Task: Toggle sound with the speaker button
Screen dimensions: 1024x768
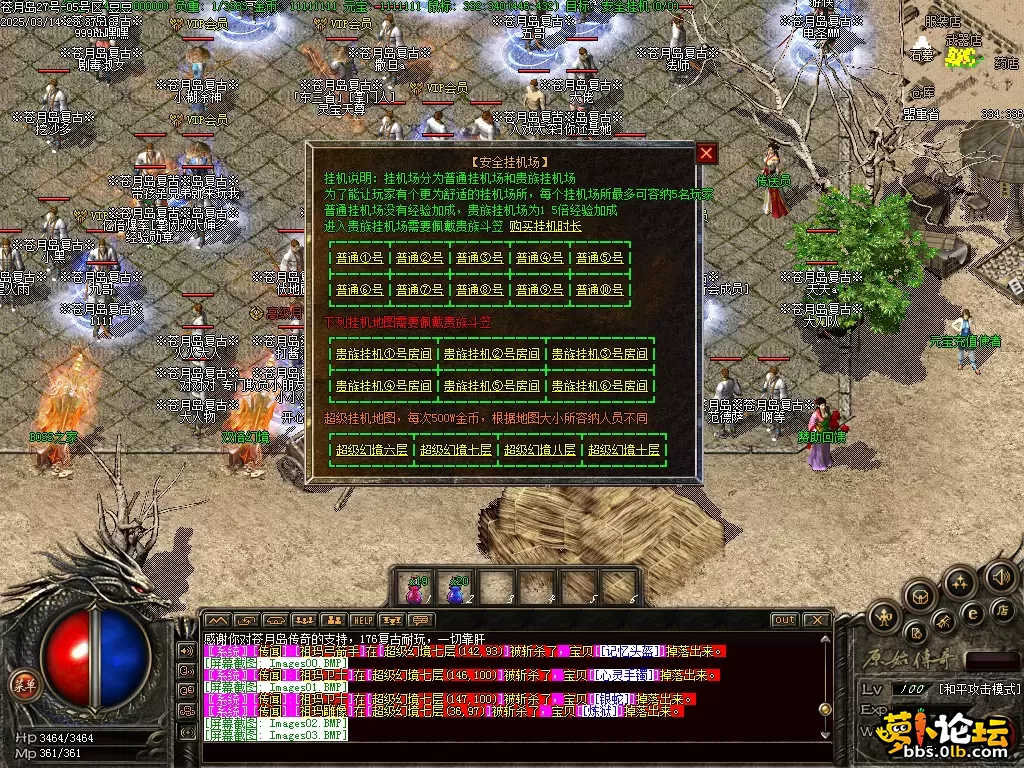Action: pyautogui.click(x=1001, y=577)
